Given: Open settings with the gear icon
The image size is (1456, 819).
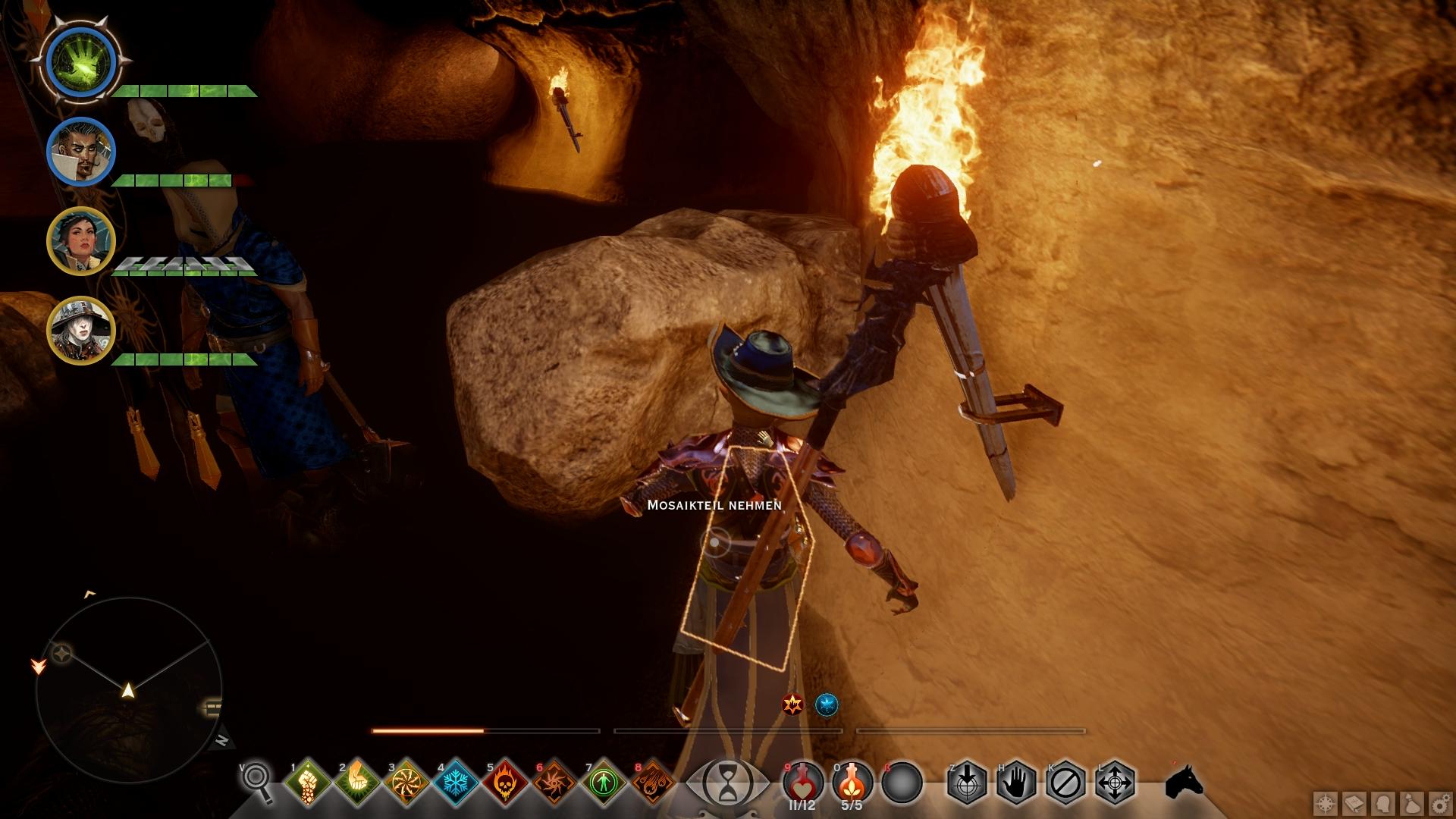Looking at the screenshot, I should click(x=1441, y=803).
